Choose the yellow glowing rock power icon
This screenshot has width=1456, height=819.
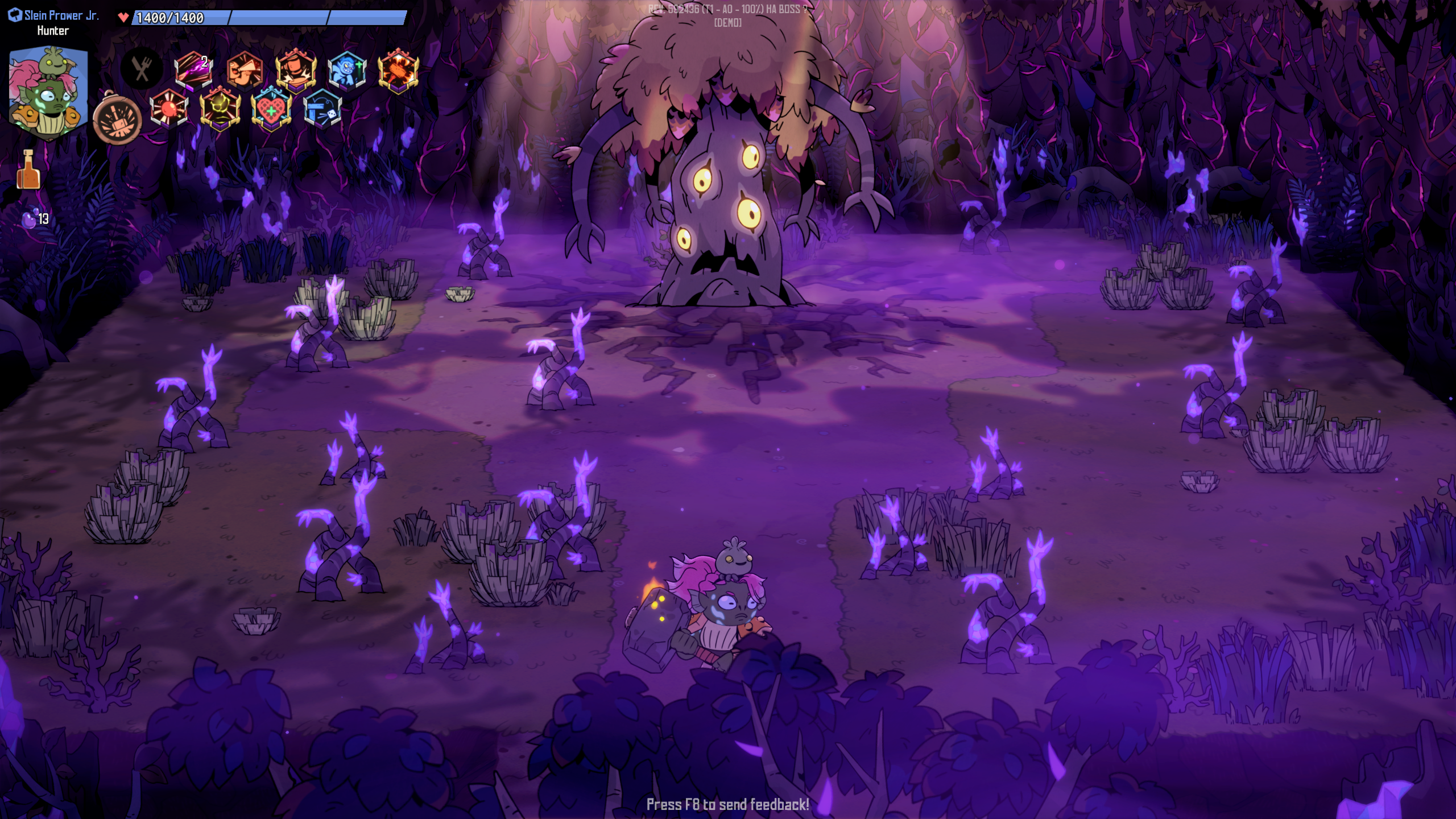pyautogui.click(x=220, y=108)
